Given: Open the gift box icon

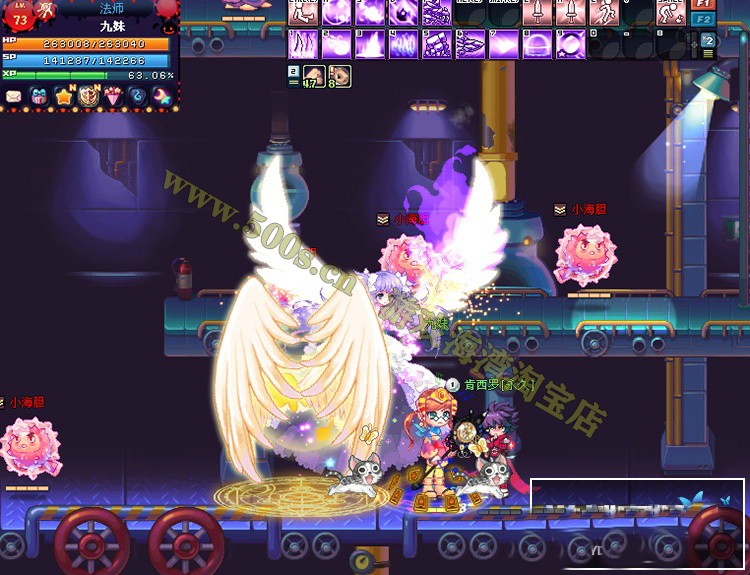Looking at the screenshot, I should coord(39,97).
